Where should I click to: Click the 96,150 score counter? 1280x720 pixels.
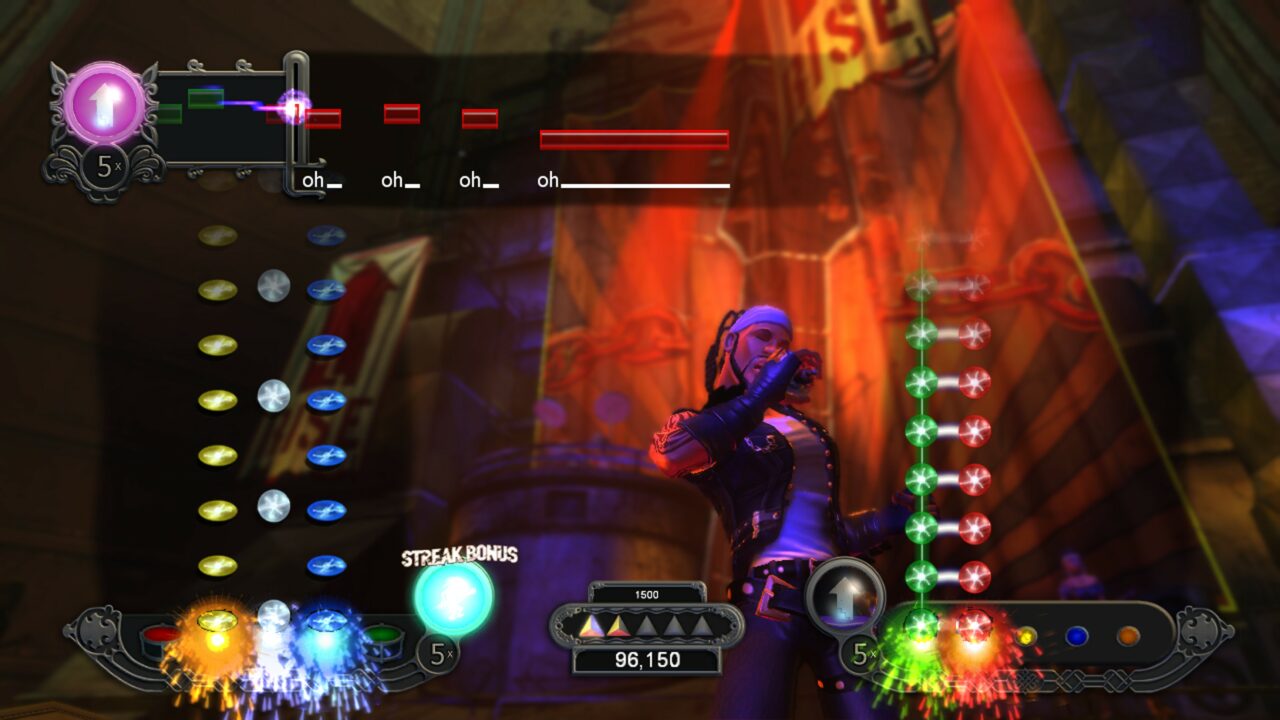pyautogui.click(x=650, y=658)
